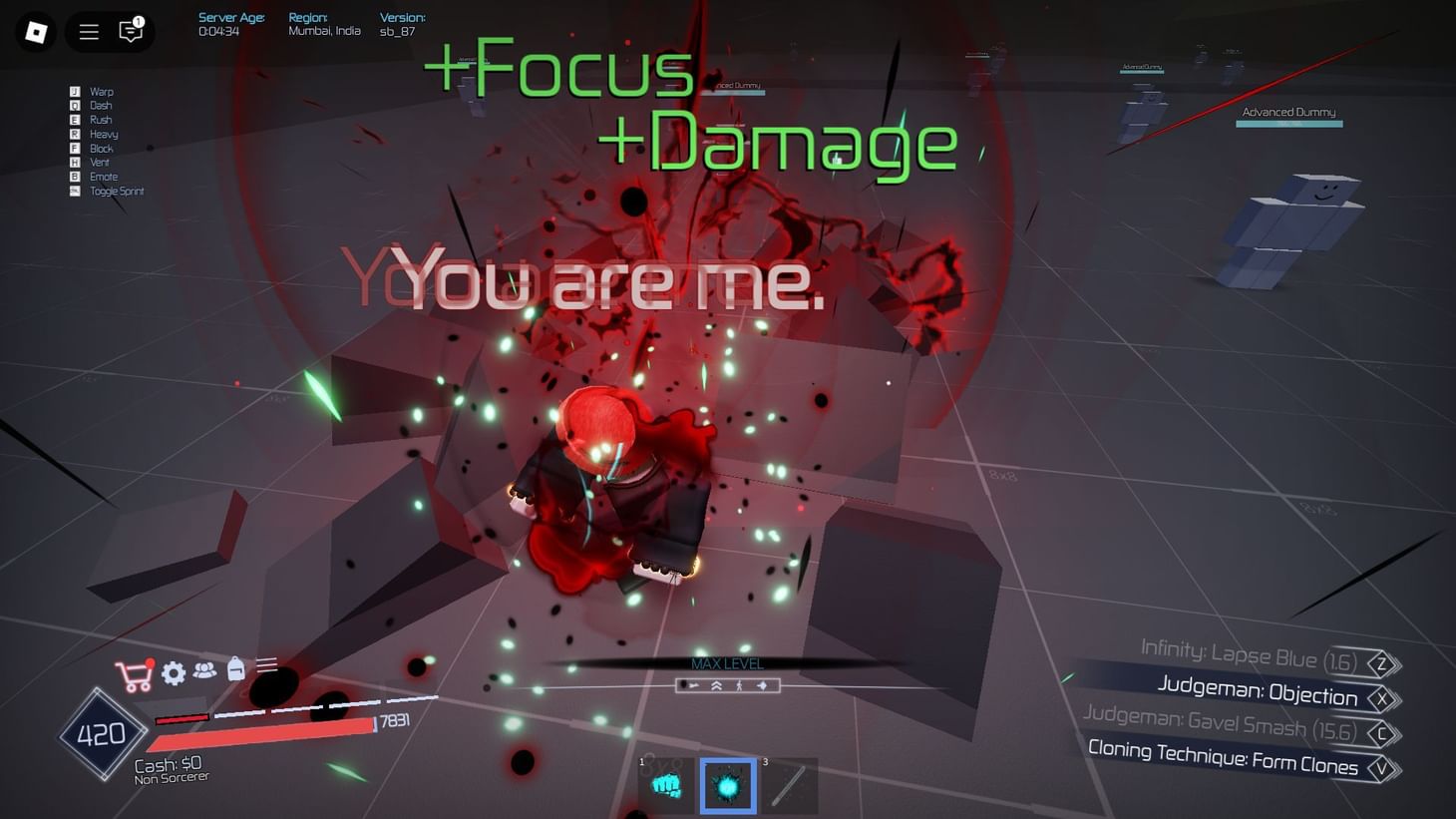Select the Emote entry in the keybind list
Screen dimensions: 1456x819
[x=102, y=176]
